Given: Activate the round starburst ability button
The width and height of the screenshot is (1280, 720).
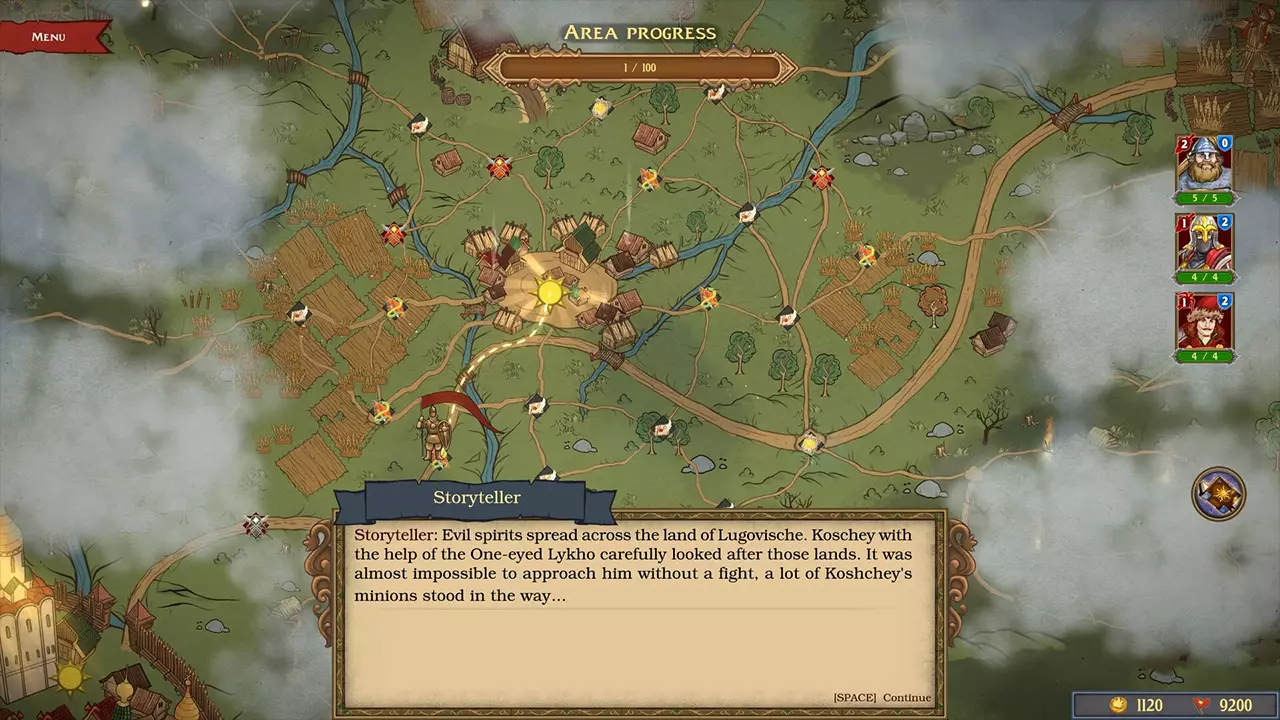Looking at the screenshot, I should click(x=1218, y=493).
